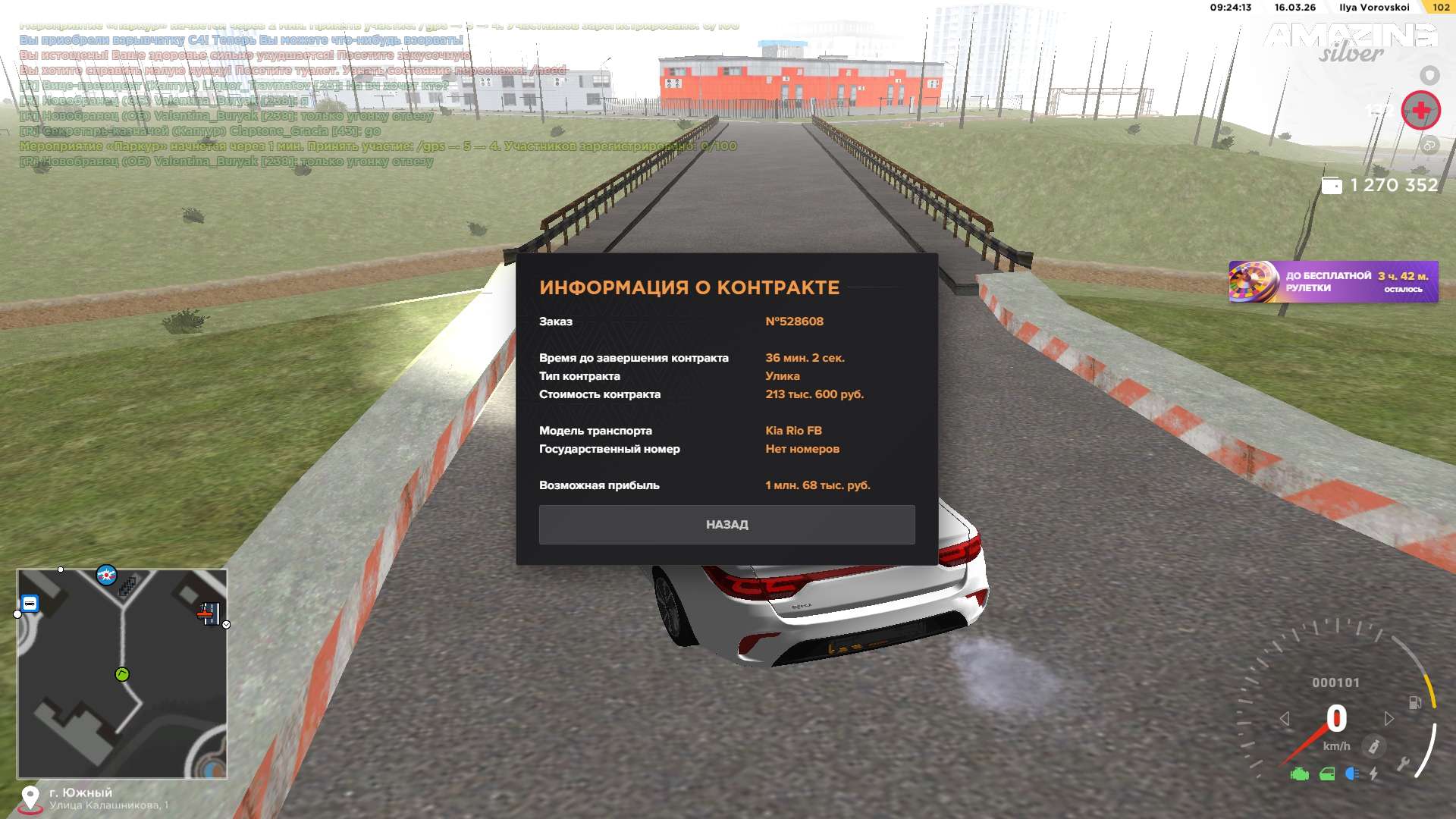Select the shield armor icon
Image resolution: width=1456 pixels, height=819 pixels.
click(x=1429, y=75)
